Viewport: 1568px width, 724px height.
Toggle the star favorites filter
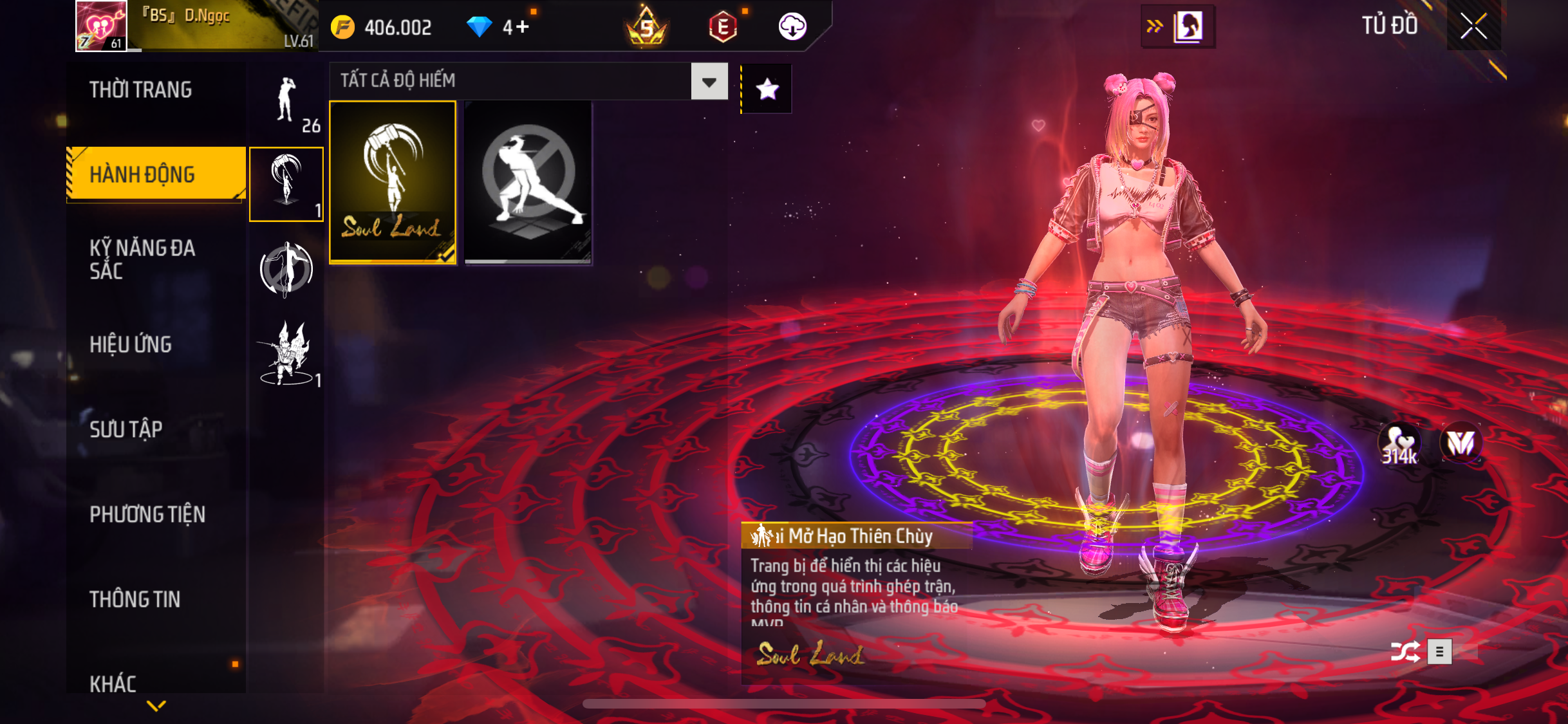tap(767, 89)
